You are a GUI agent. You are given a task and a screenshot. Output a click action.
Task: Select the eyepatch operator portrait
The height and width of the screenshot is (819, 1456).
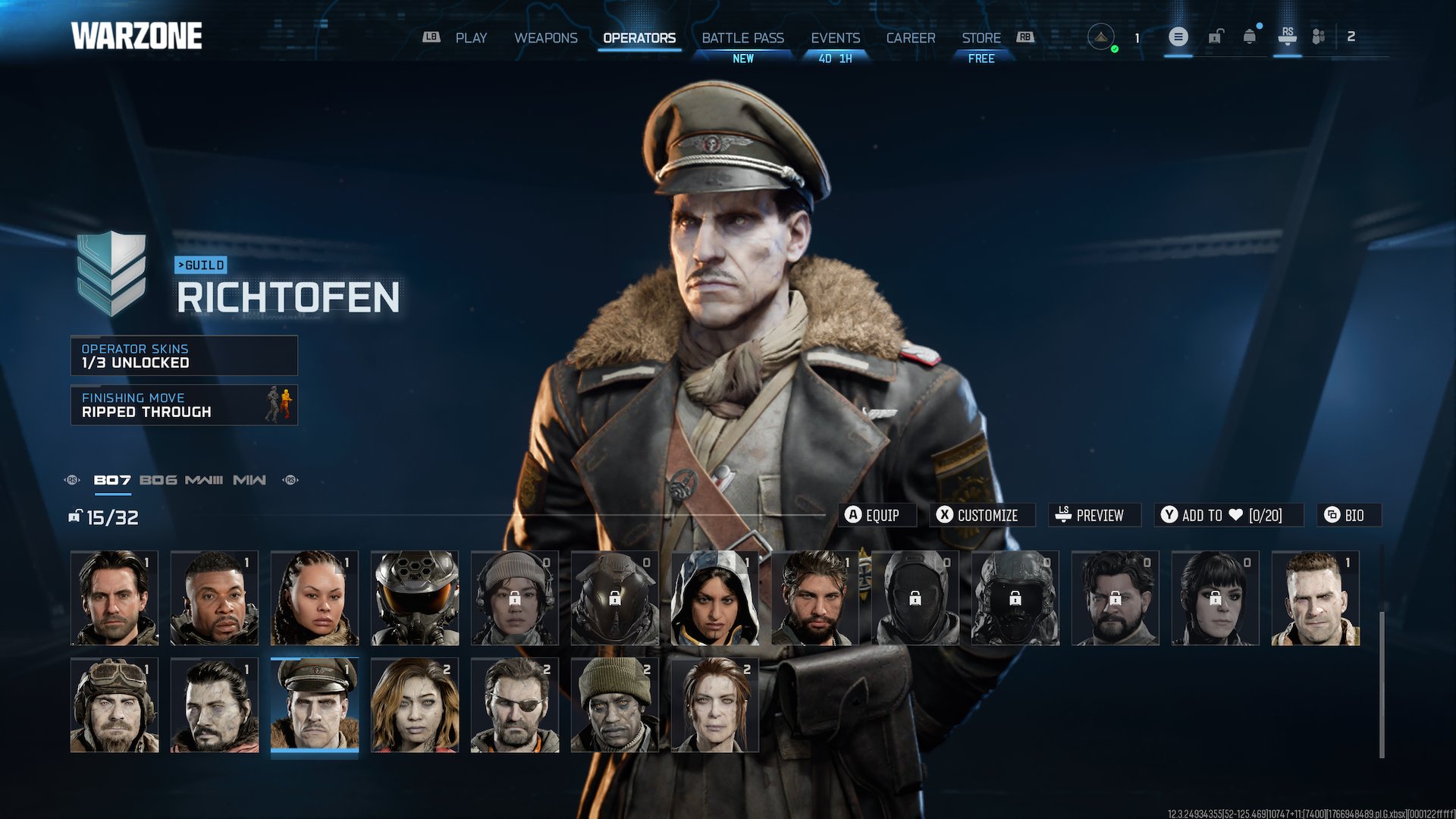point(515,705)
